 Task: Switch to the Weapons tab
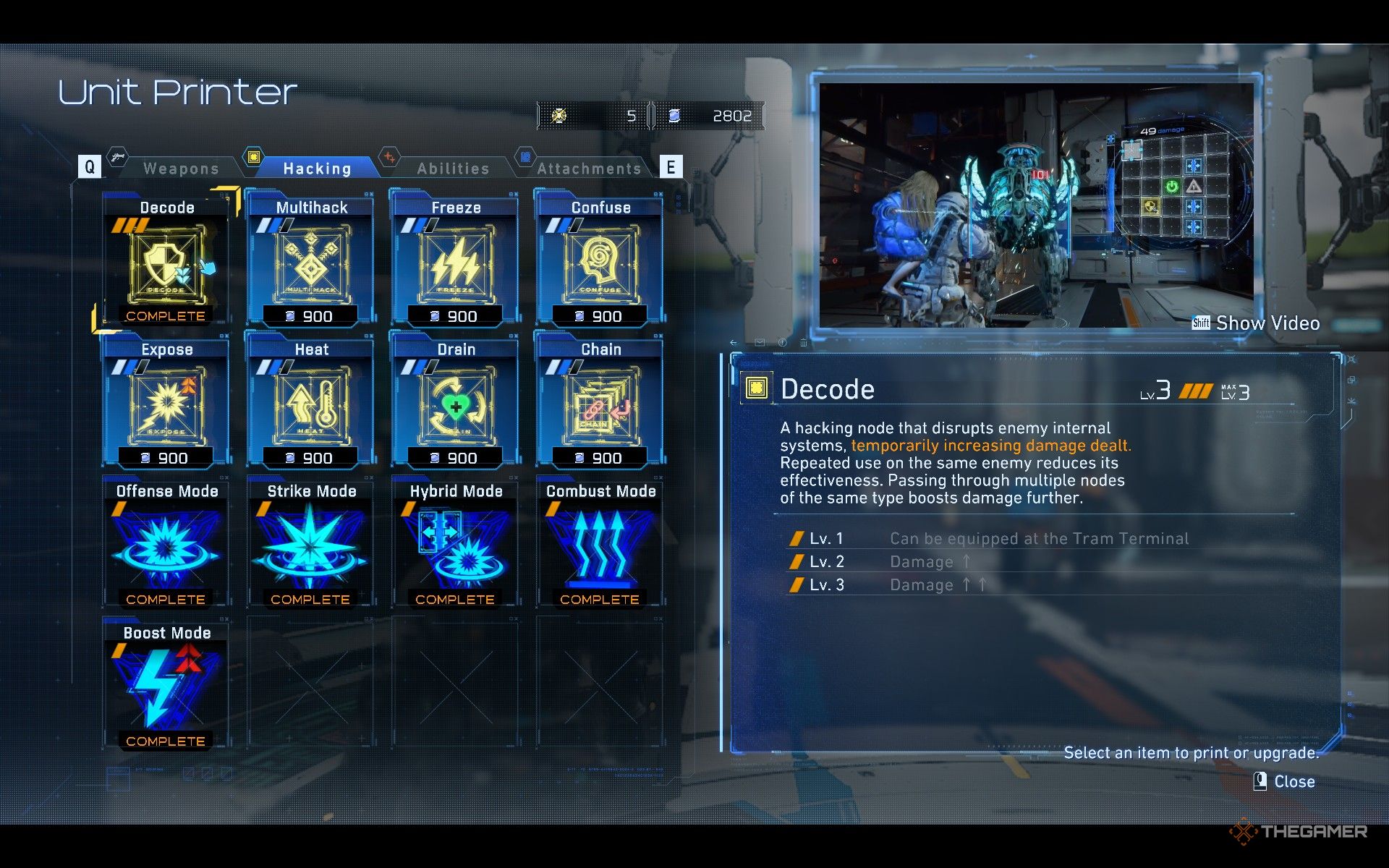click(x=181, y=169)
